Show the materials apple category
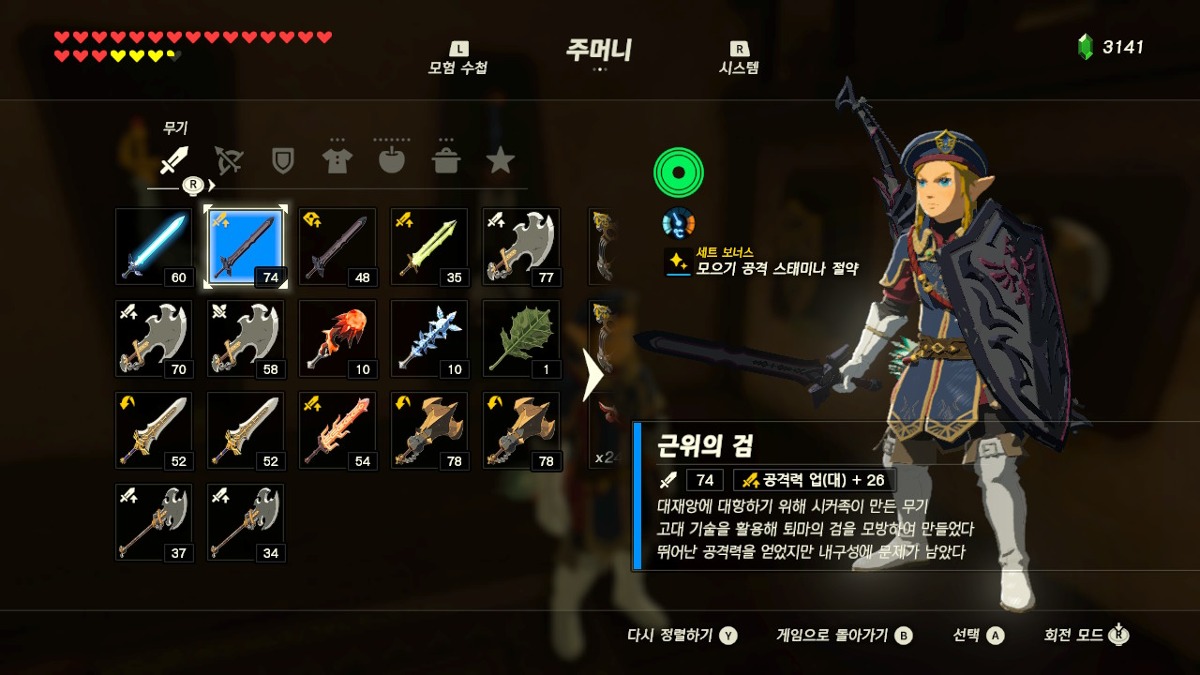Image resolution: width=1200 pixels, height=675 pixels. 391,160
